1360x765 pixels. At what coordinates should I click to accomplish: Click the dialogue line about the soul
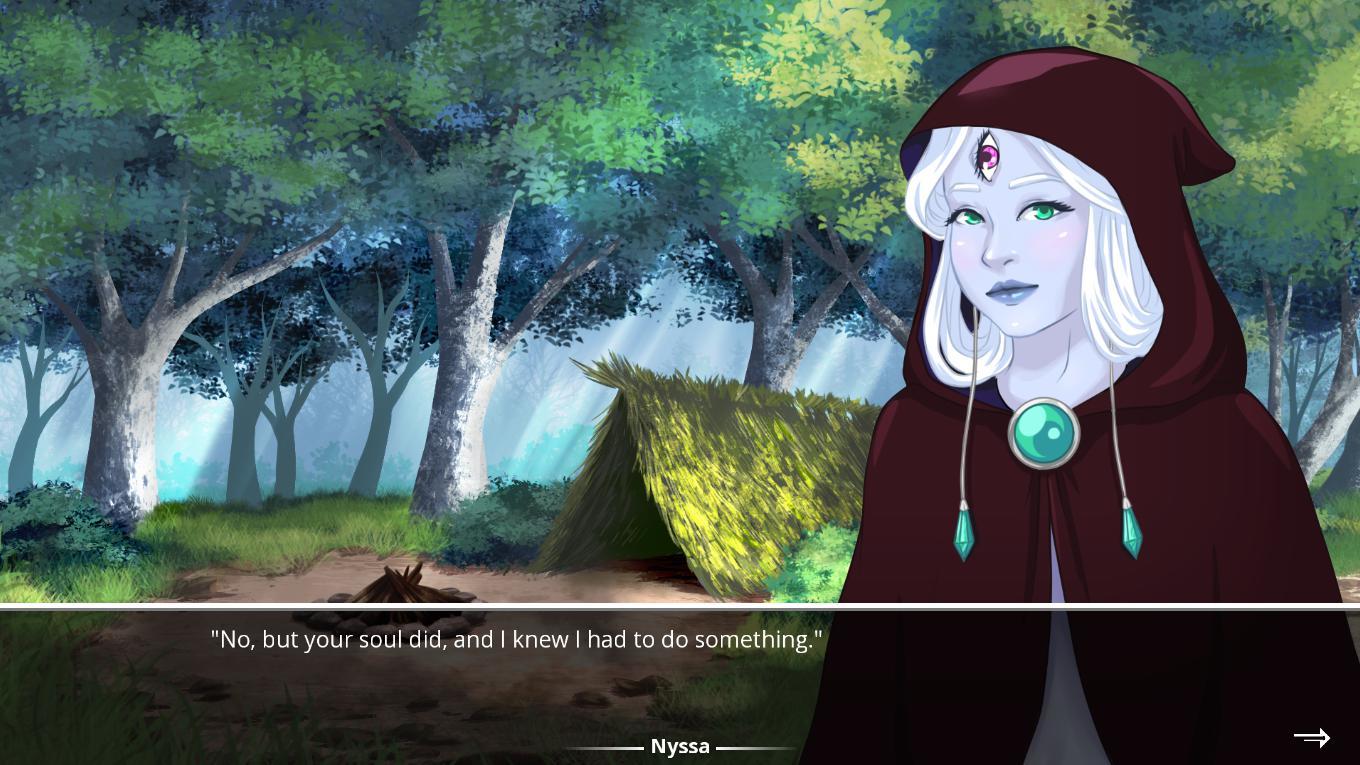pos(516,639)
